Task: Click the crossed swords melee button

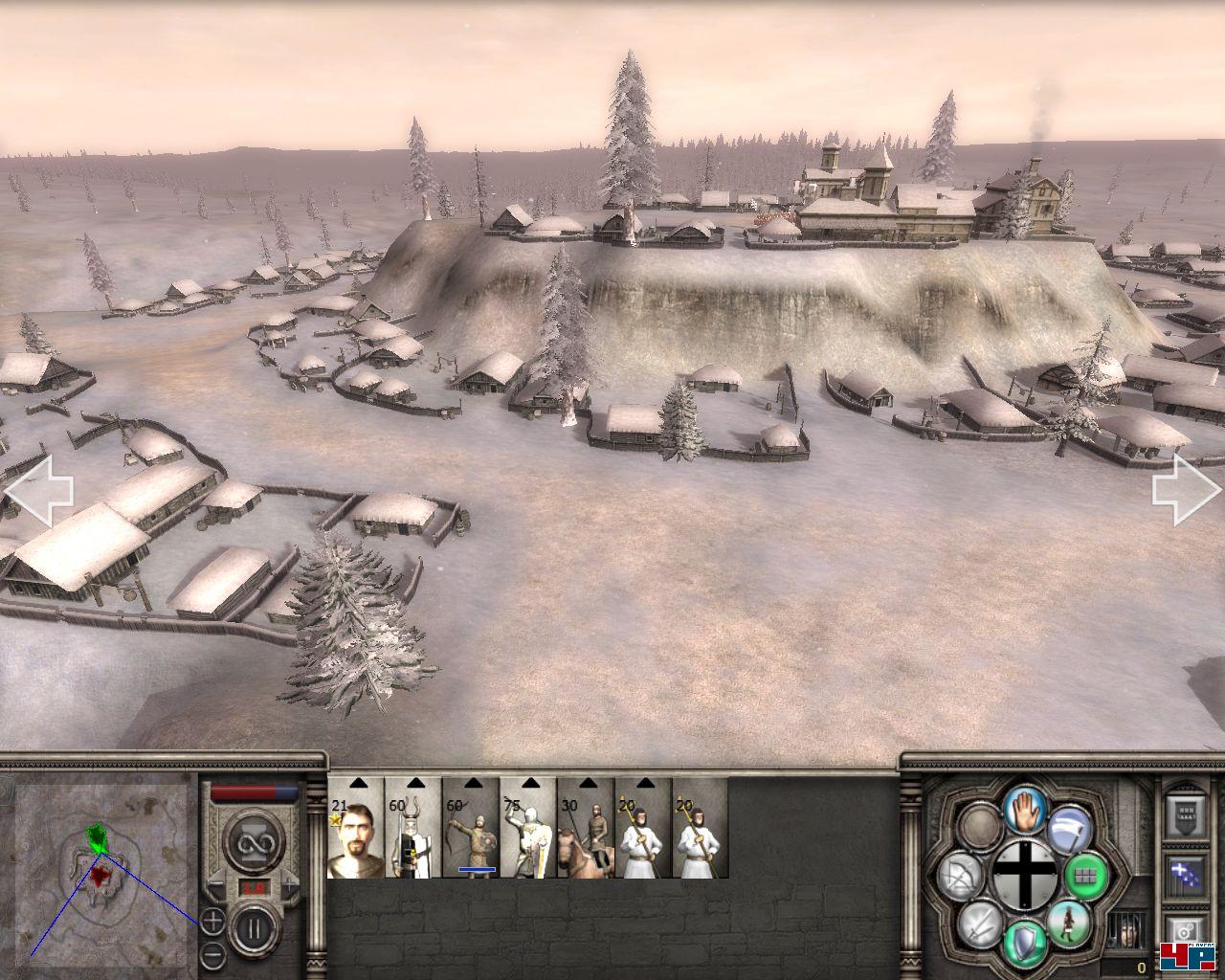Action: point(978,924)
